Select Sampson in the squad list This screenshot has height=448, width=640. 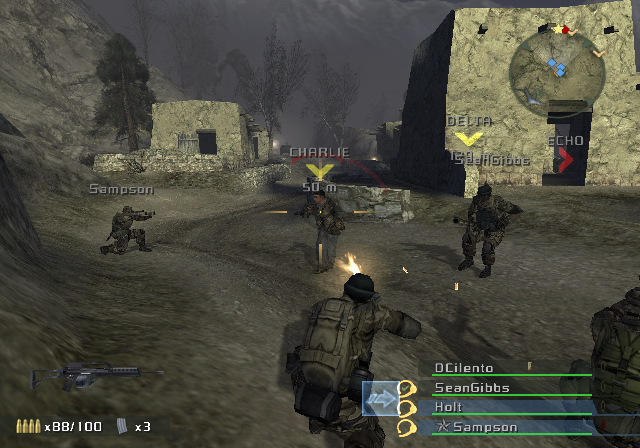click(x=476, y=427)
